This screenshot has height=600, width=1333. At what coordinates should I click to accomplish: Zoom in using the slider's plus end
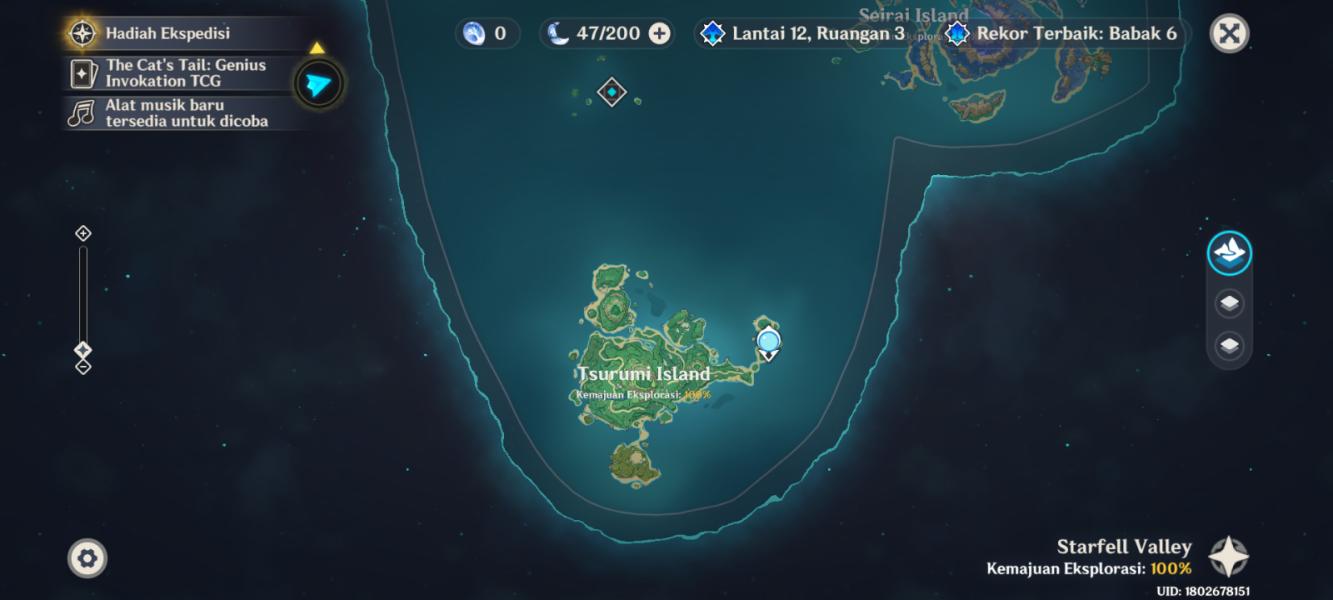(83, 233)
